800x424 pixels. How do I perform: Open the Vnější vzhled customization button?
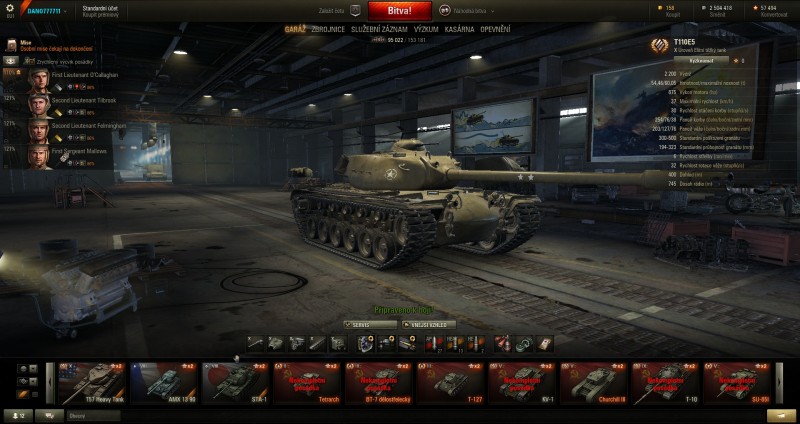point(430,324)
